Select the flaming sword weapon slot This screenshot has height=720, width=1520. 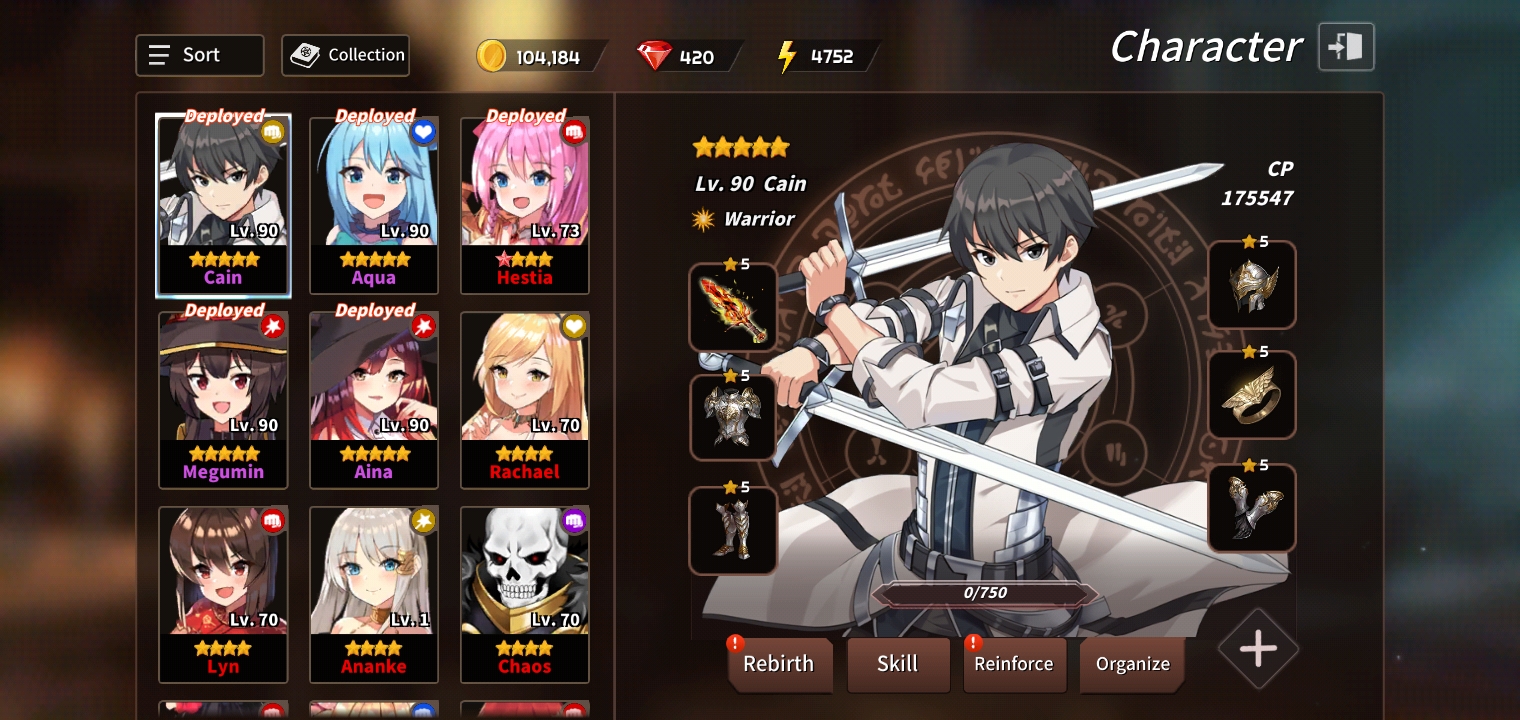click(x=733, y=308)
